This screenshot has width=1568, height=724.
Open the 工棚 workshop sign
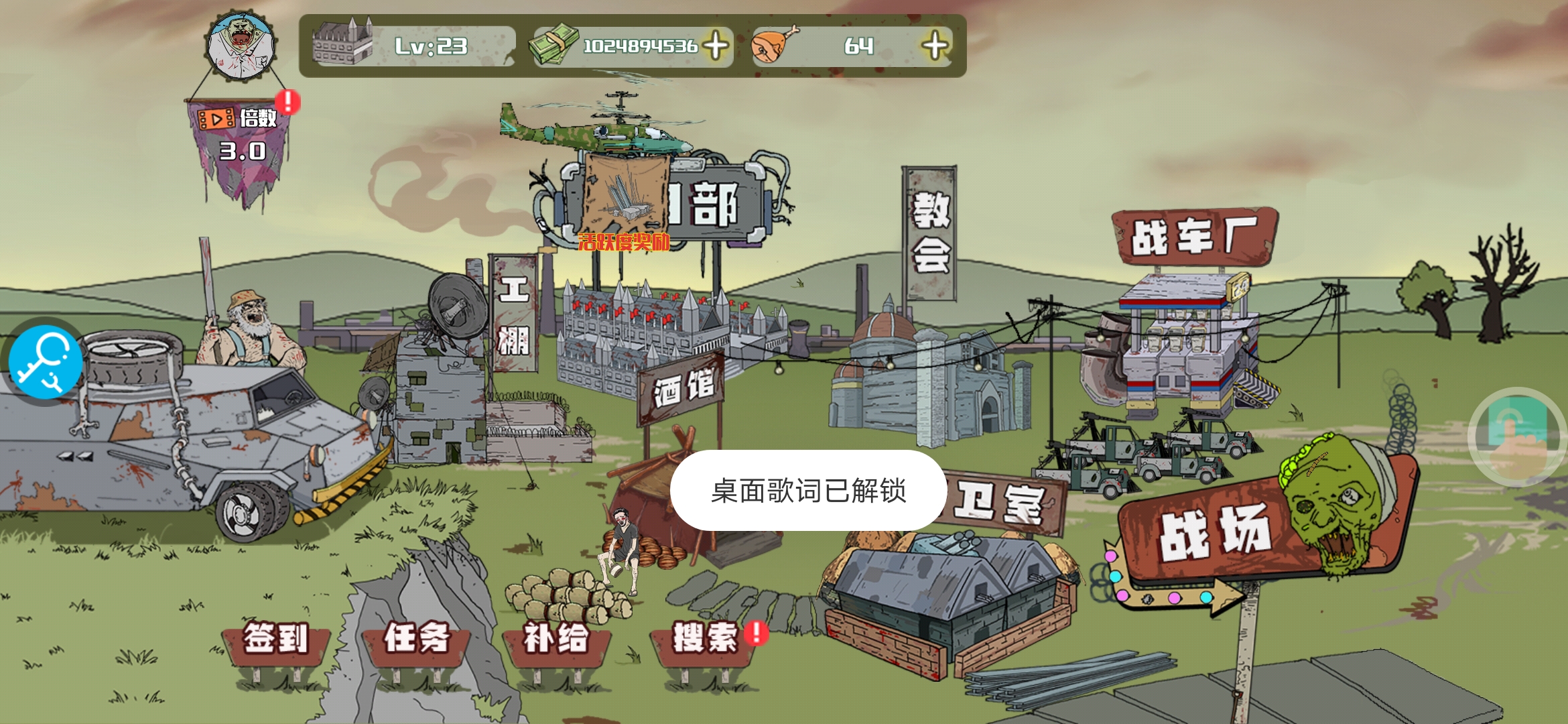tap(513, 314)
